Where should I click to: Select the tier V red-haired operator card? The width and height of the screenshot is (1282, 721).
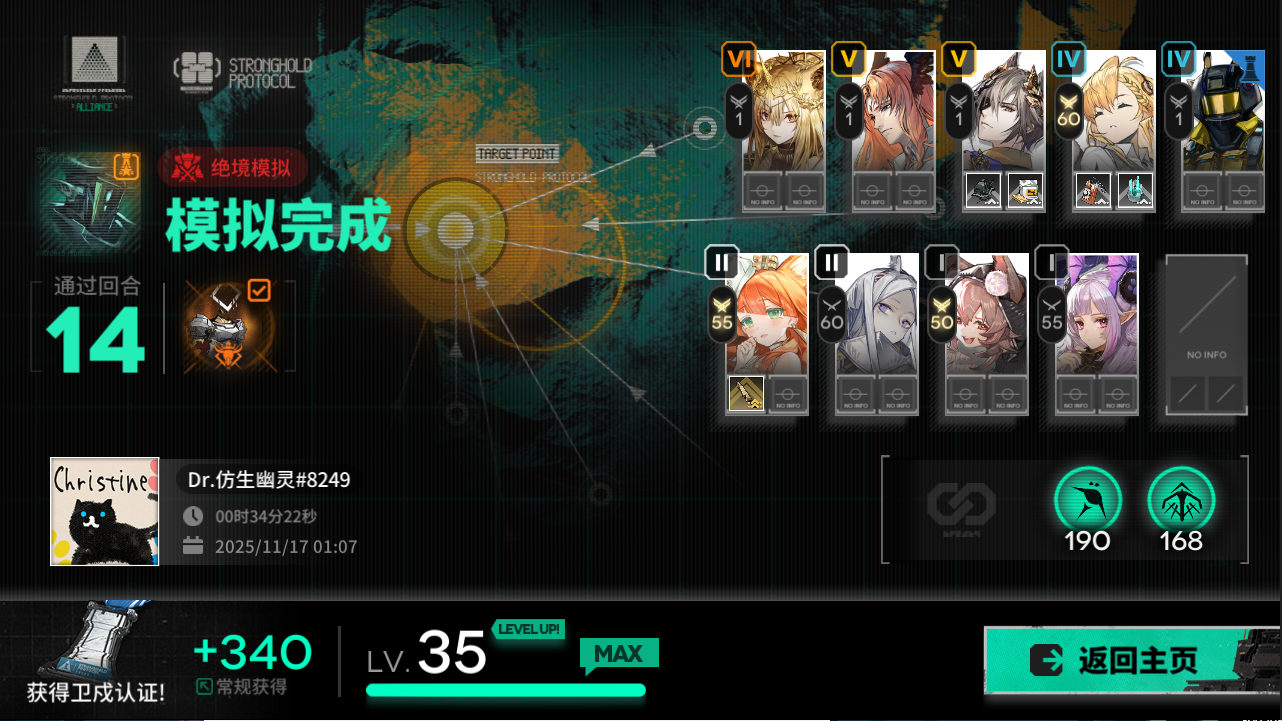(x=893, y=115)
